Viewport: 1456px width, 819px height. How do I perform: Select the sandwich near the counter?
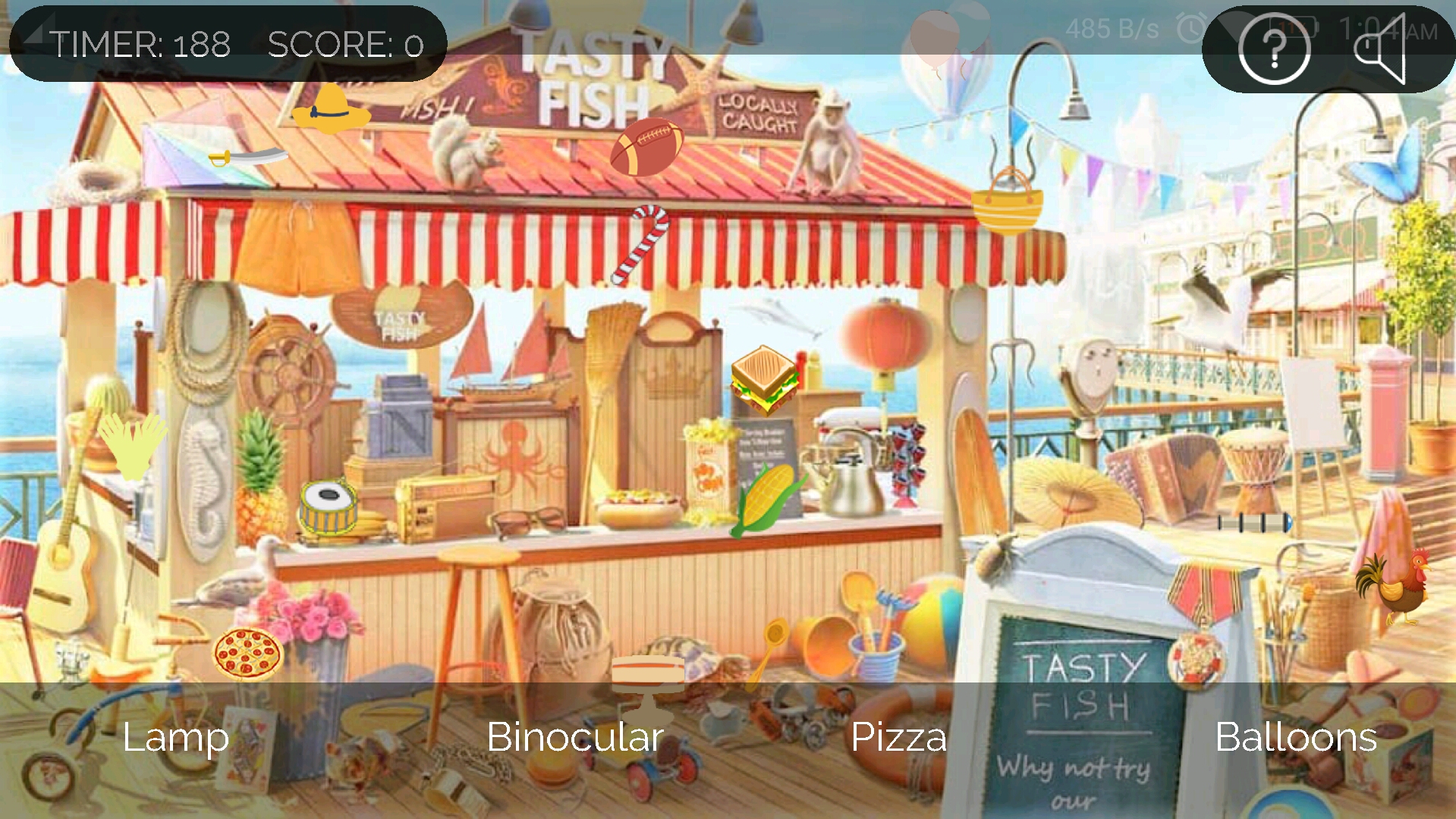763,379
